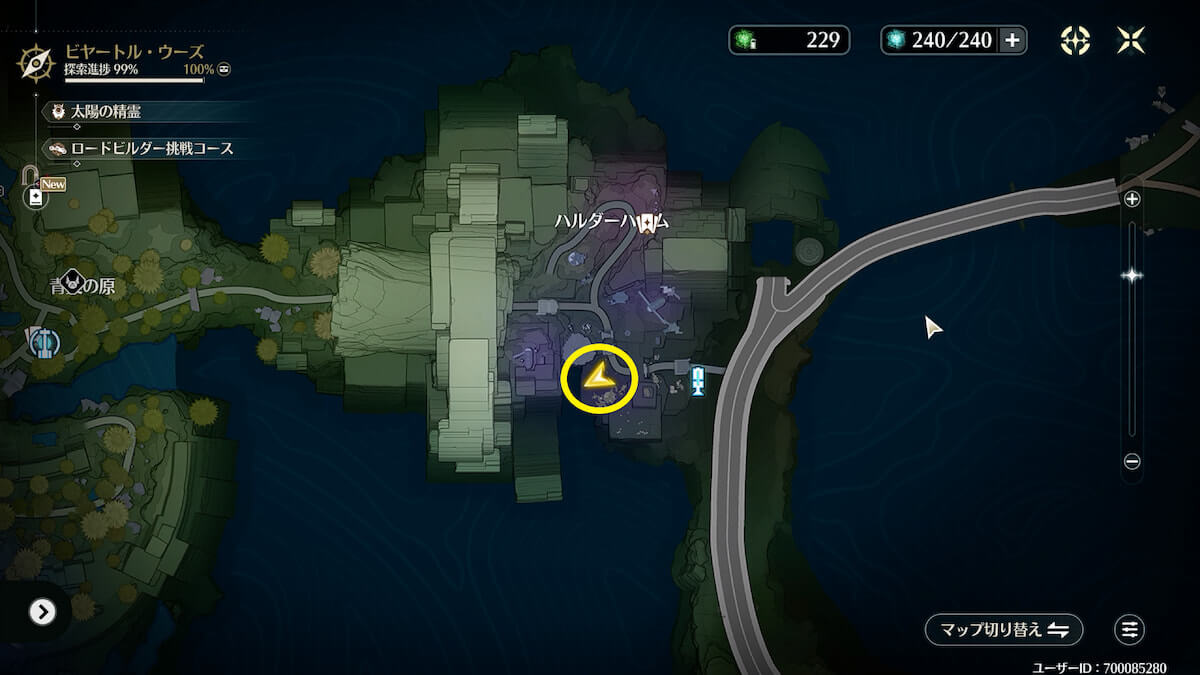Click the star handle on the zoom slider

click(1132, 275)
